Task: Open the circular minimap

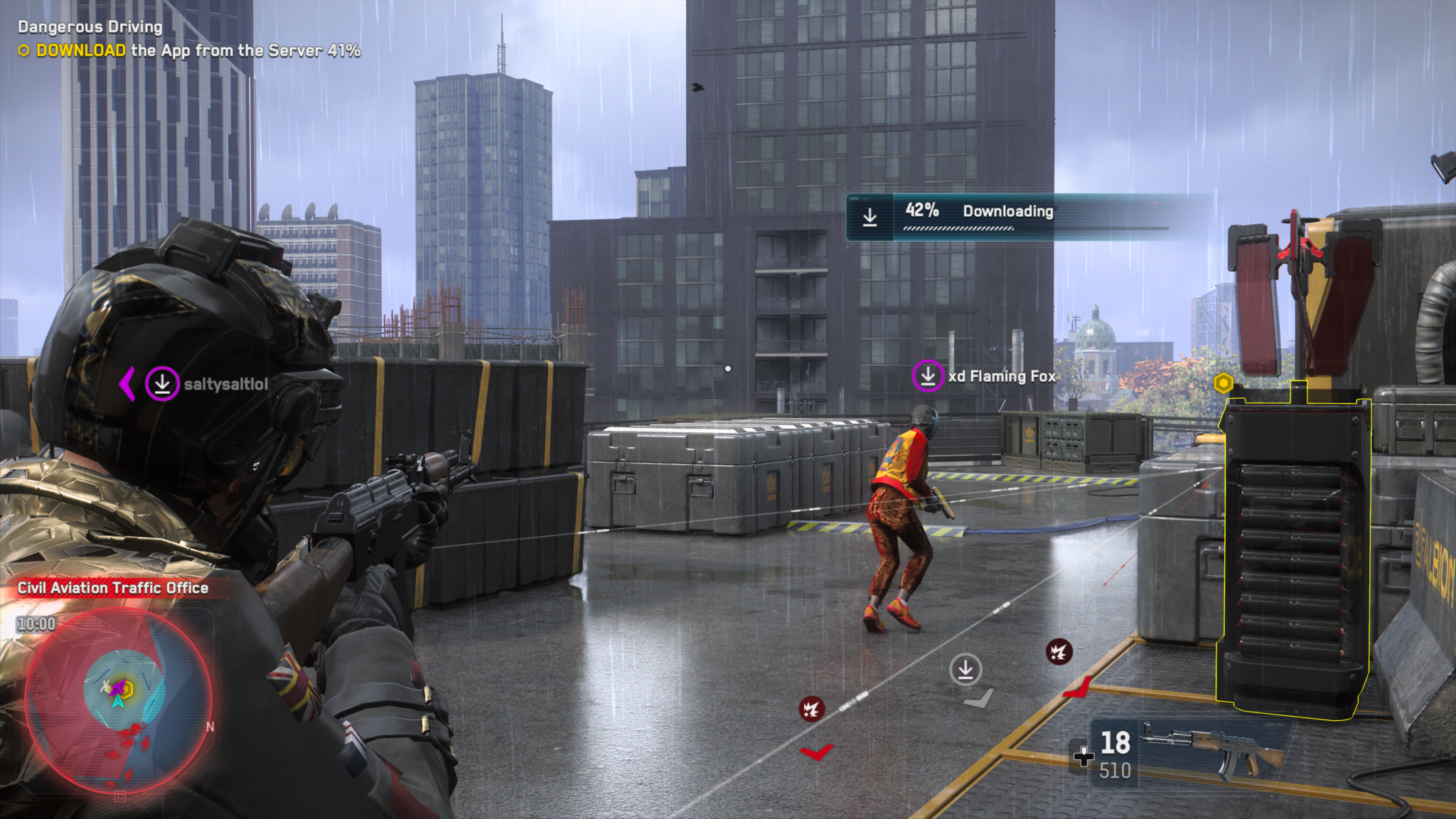Action: pos(119,701)
